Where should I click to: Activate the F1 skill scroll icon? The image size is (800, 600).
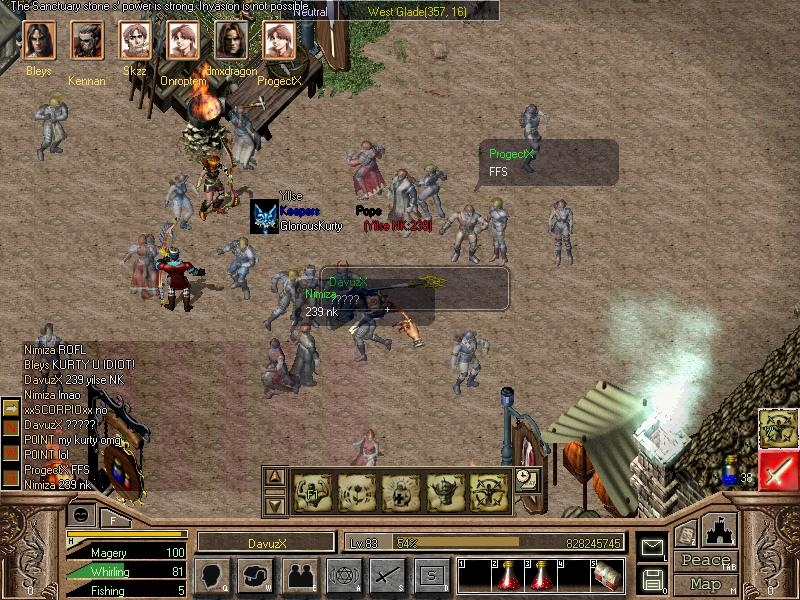(x=312, y=492)
